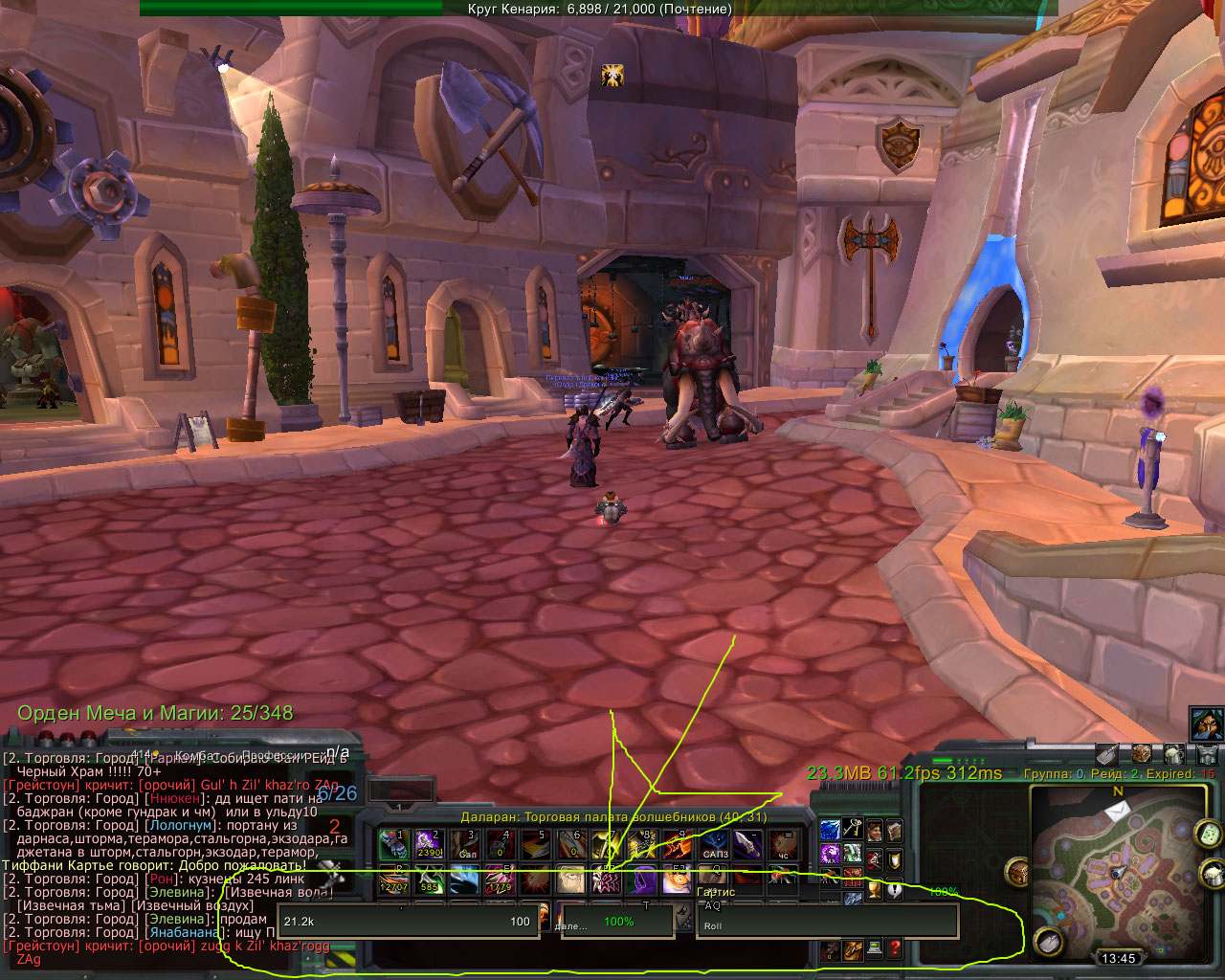Click the mail envelope on the minimap

coord(1117,810)
